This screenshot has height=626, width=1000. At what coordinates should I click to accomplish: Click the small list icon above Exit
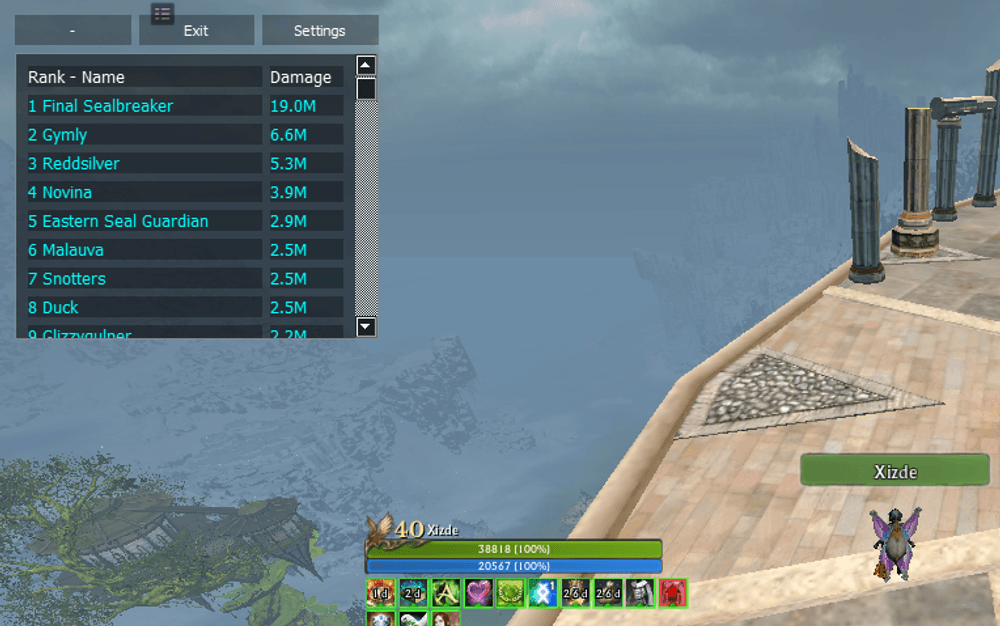coord(163,13)
